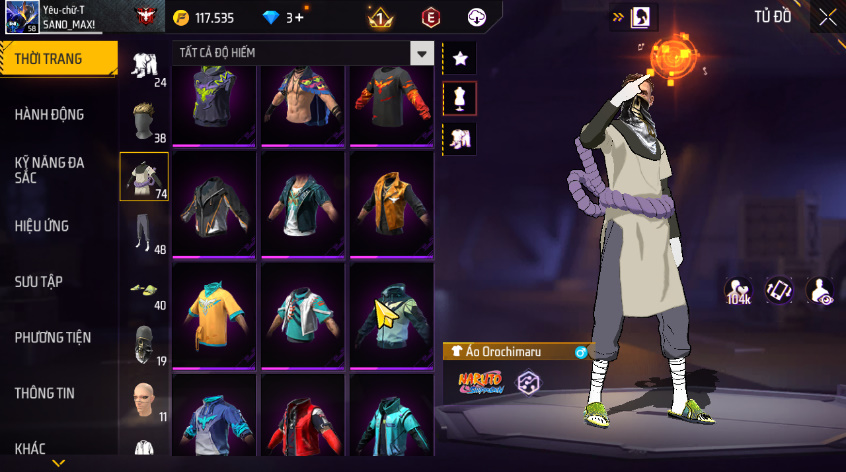This screenshot has width=846, height=472.
Task: Select the HIỆU ỨNG tab
Action: pos(42,226)
